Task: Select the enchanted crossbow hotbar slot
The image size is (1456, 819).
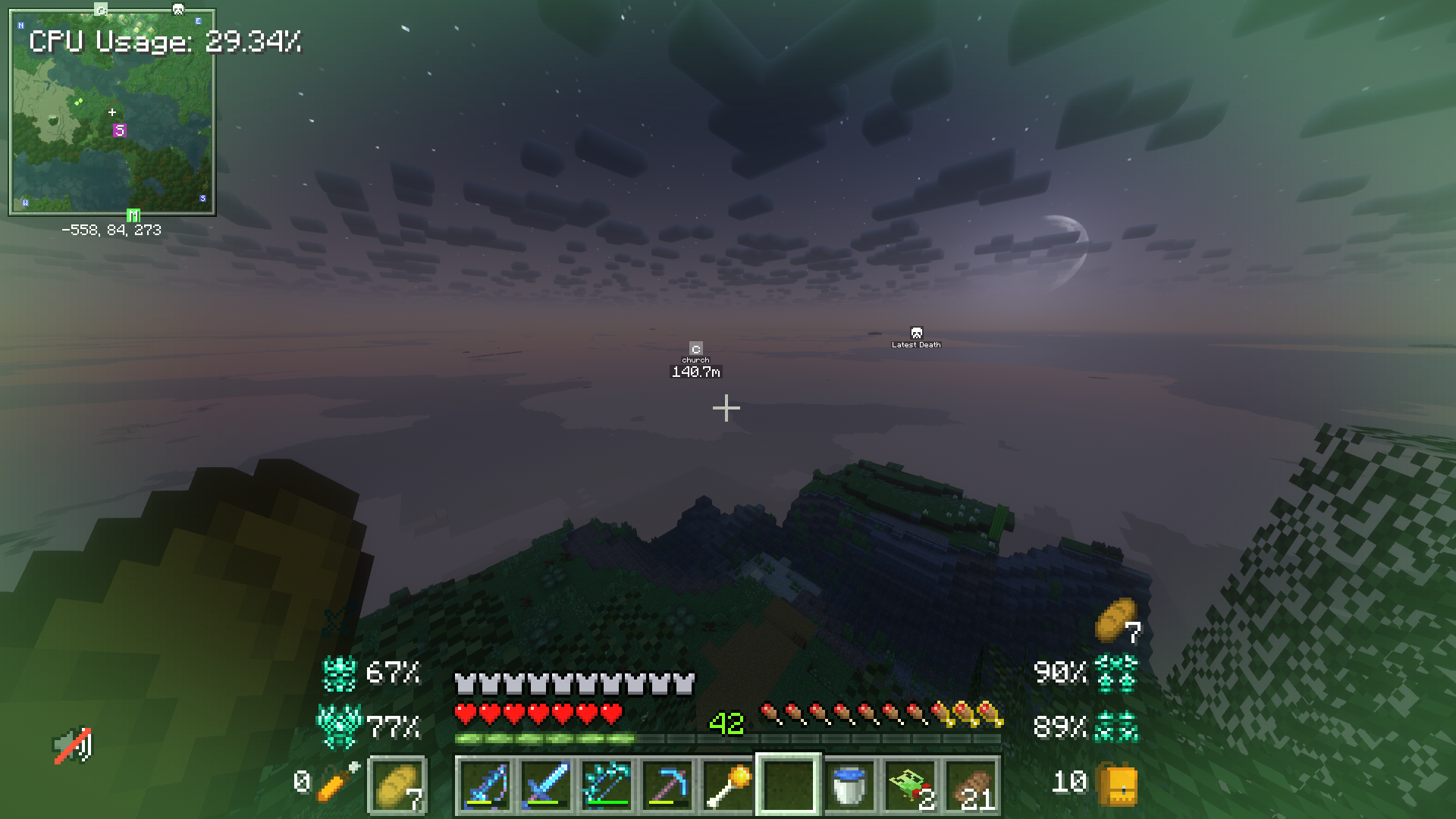Action: point(607,786)
